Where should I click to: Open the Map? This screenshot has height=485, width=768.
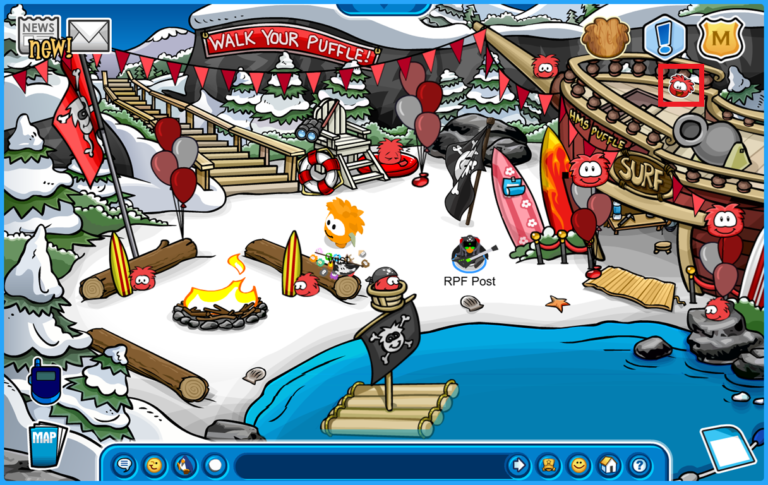click(x=43, y=443)
